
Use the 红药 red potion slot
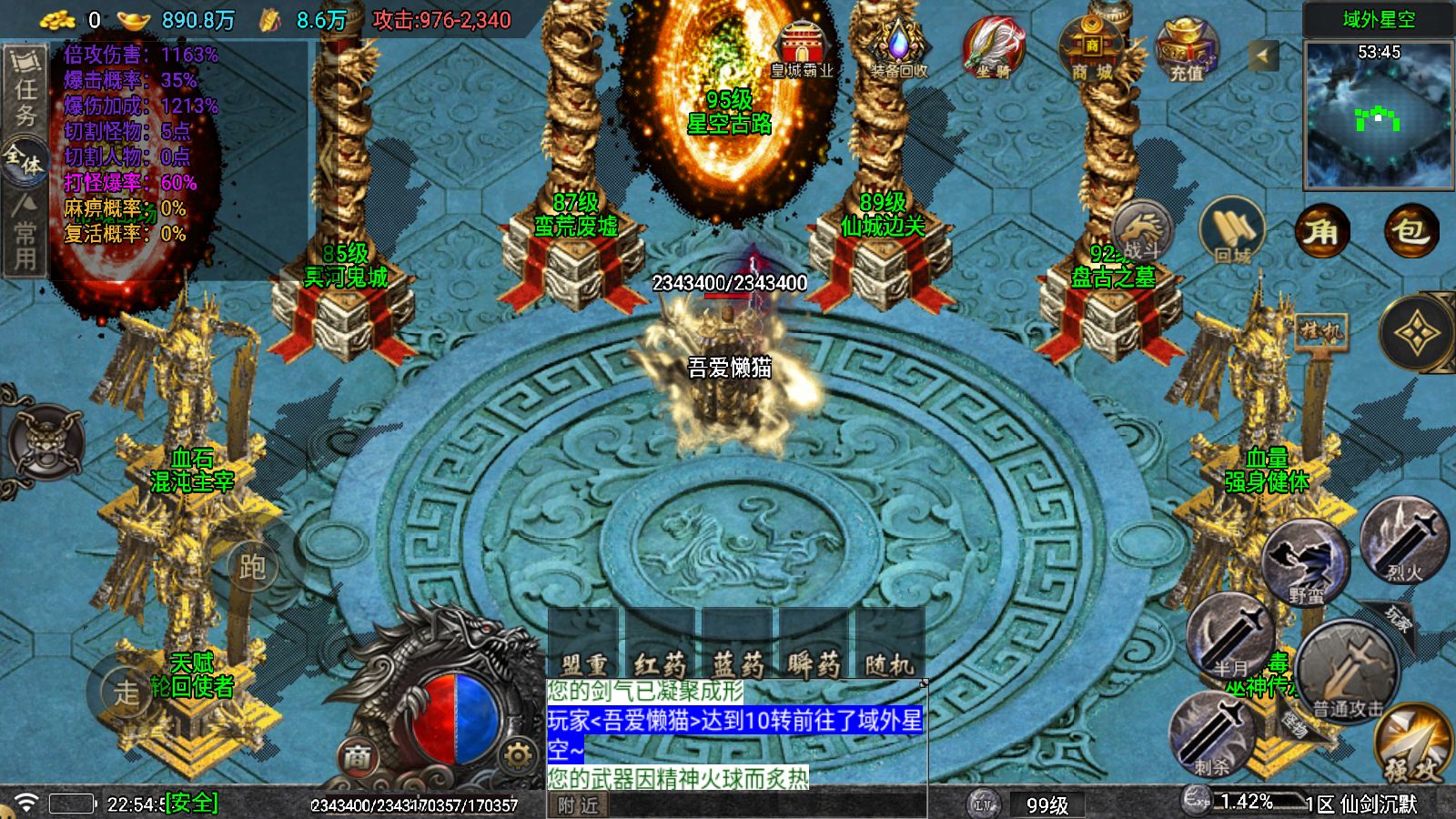coord(660,648)
